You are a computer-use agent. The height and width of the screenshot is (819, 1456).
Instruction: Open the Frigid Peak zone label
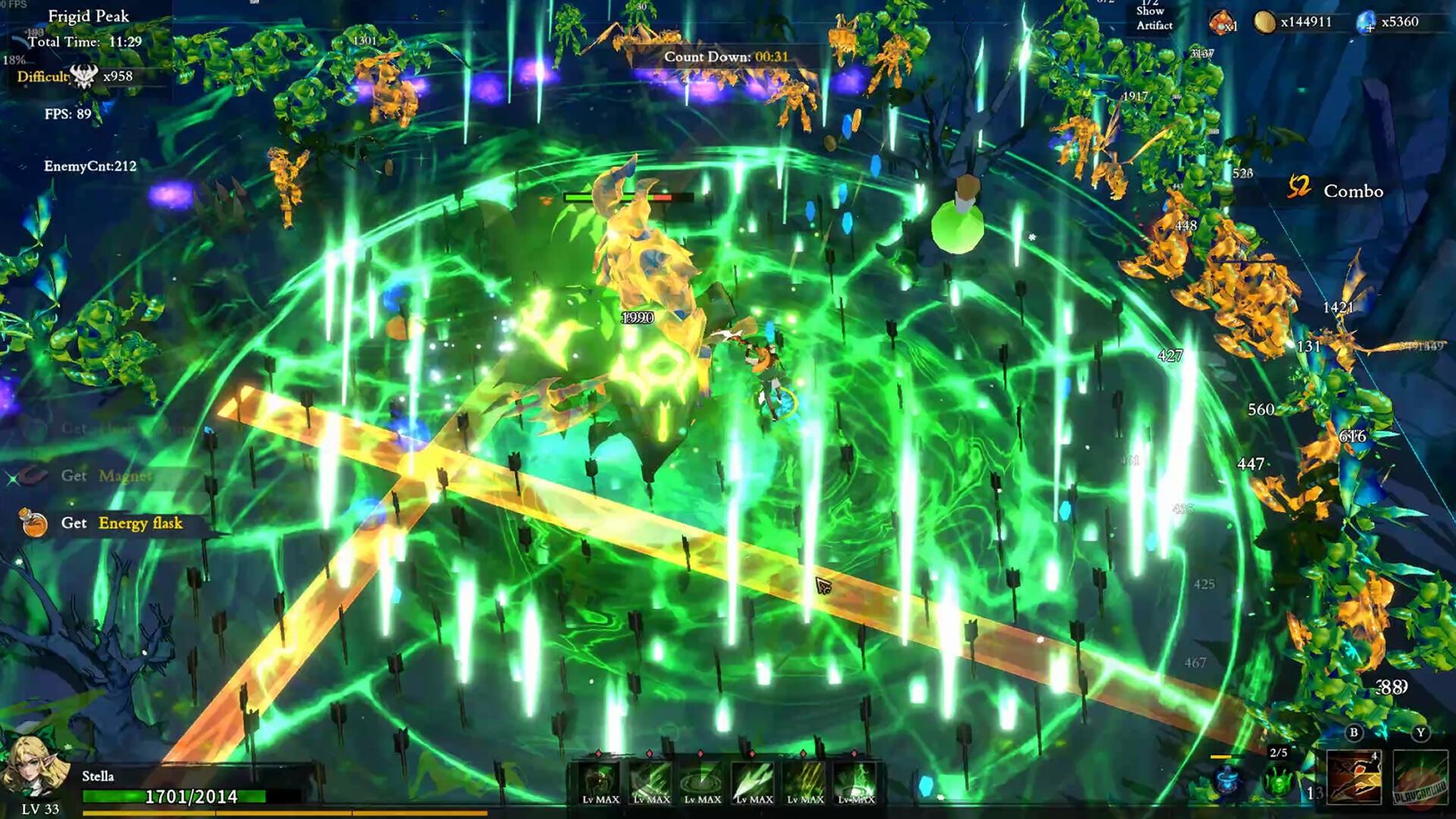87,14
